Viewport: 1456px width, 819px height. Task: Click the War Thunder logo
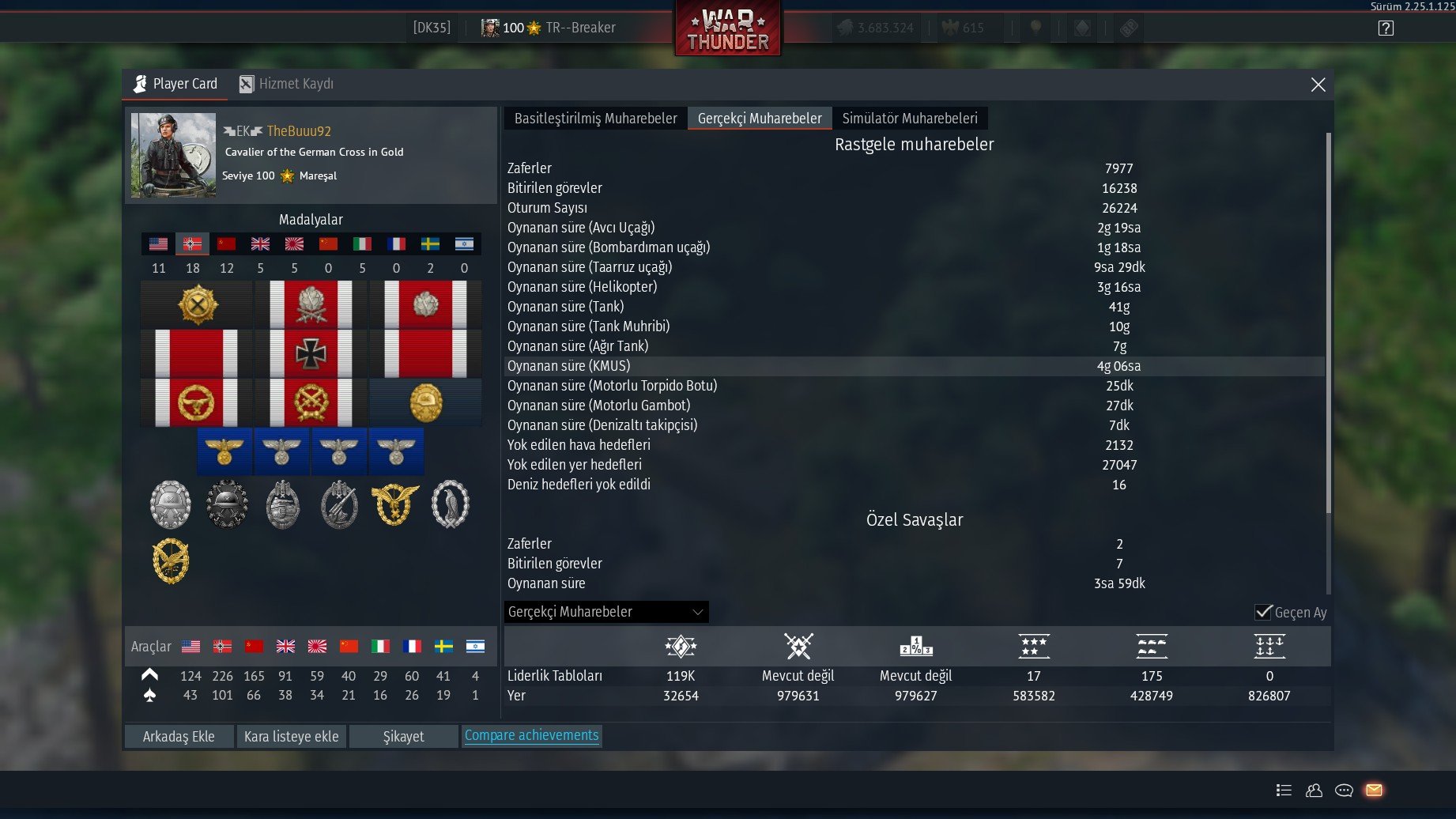pyautogui.click(x=727, y=28)
